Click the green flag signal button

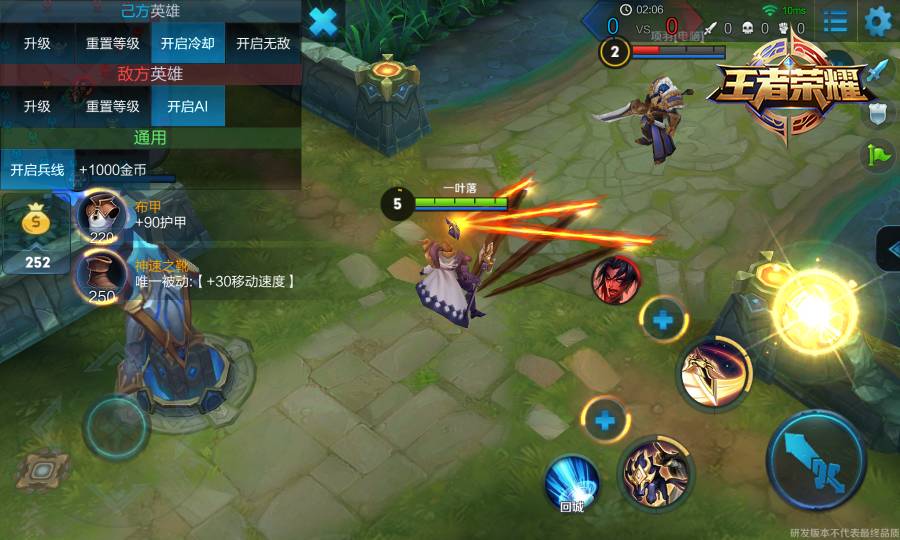[x=878, y=154]
